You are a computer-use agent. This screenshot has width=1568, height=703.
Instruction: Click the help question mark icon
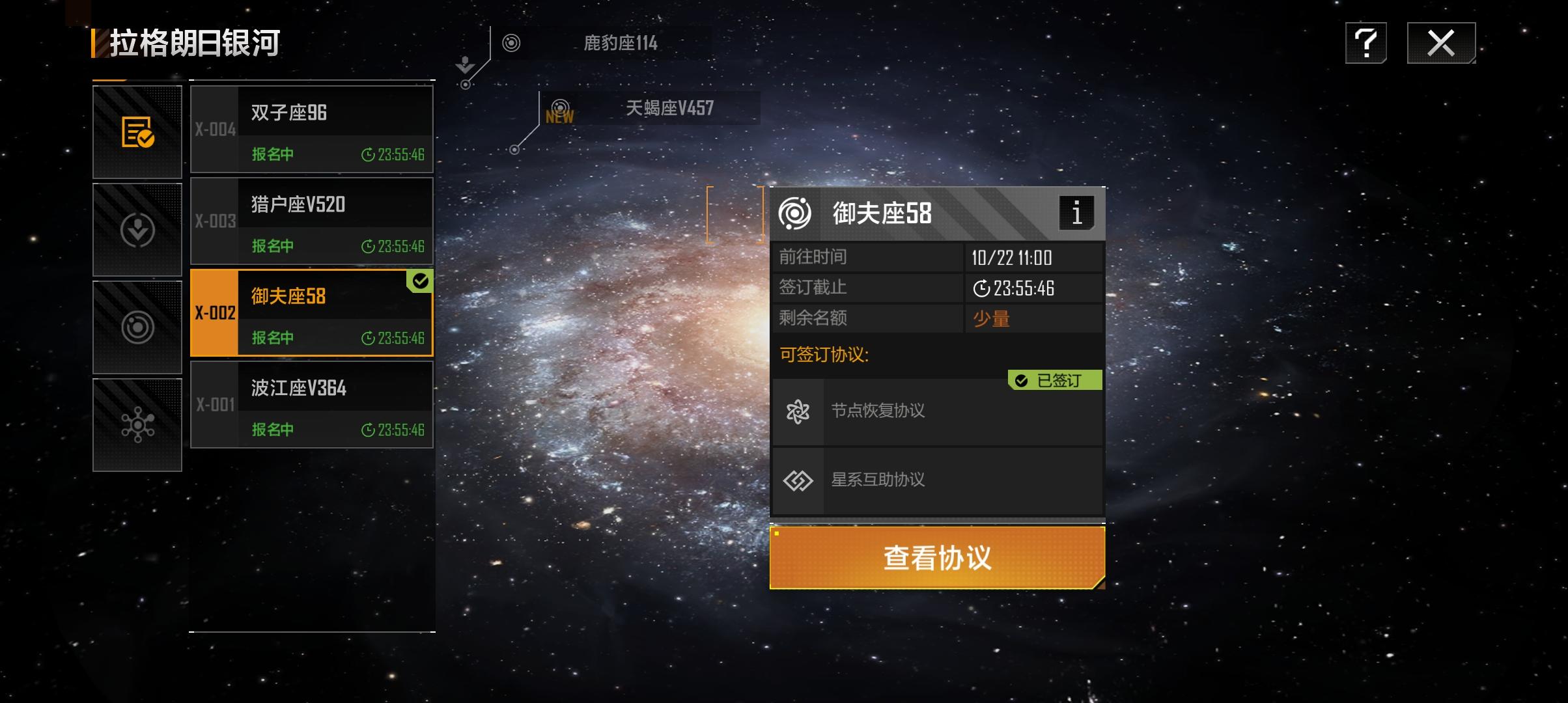point(1366,43)
